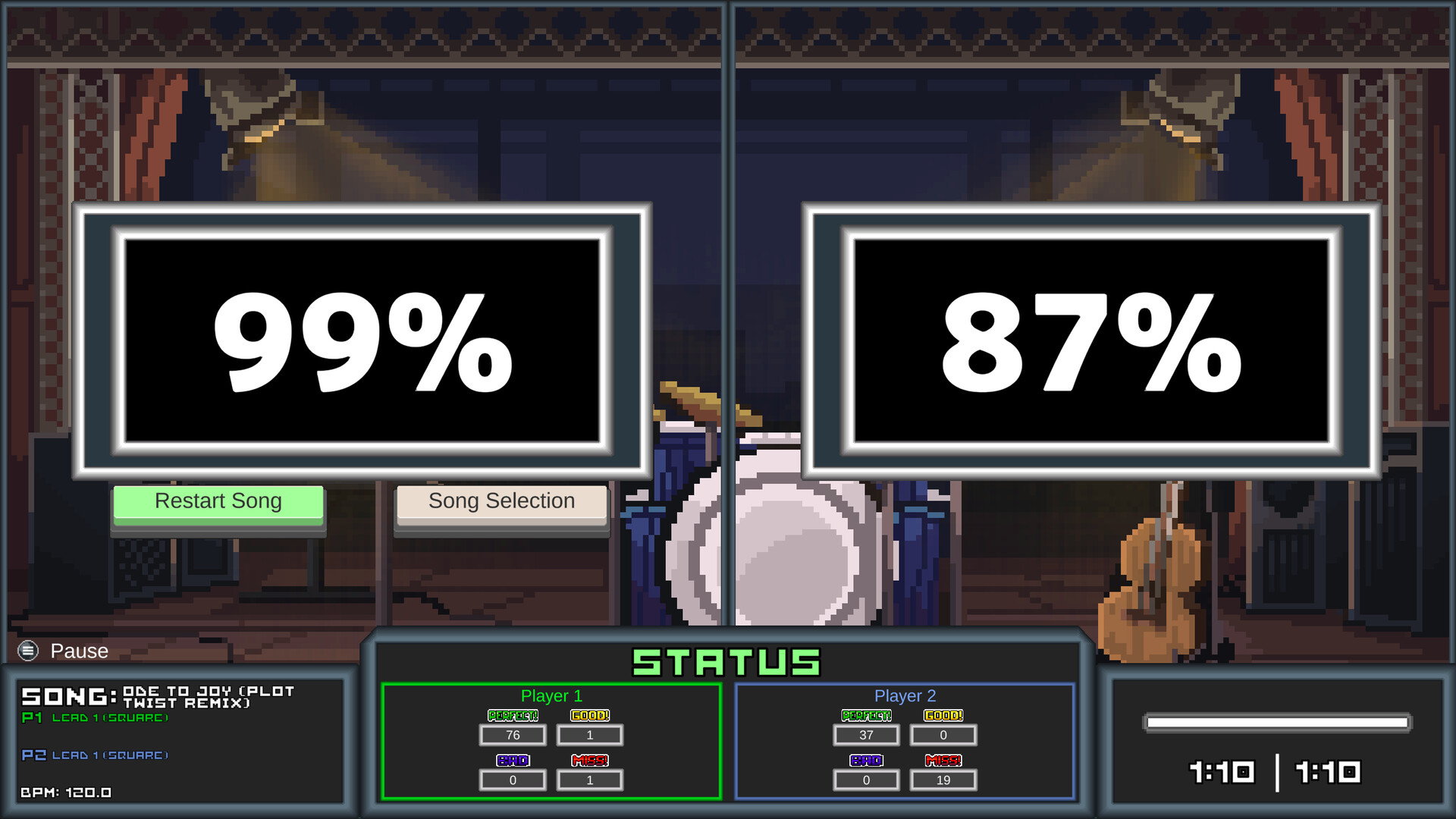The width and height of the screenshot is (1456, 819).
Task: Click Player 1's Perfect! badge
Action: click(x=513, y=714)
